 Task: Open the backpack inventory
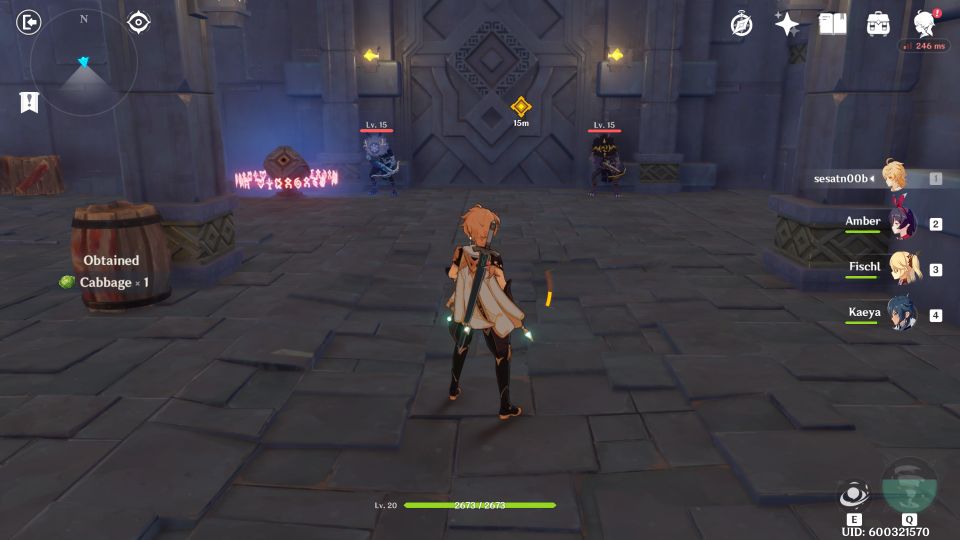878,24
